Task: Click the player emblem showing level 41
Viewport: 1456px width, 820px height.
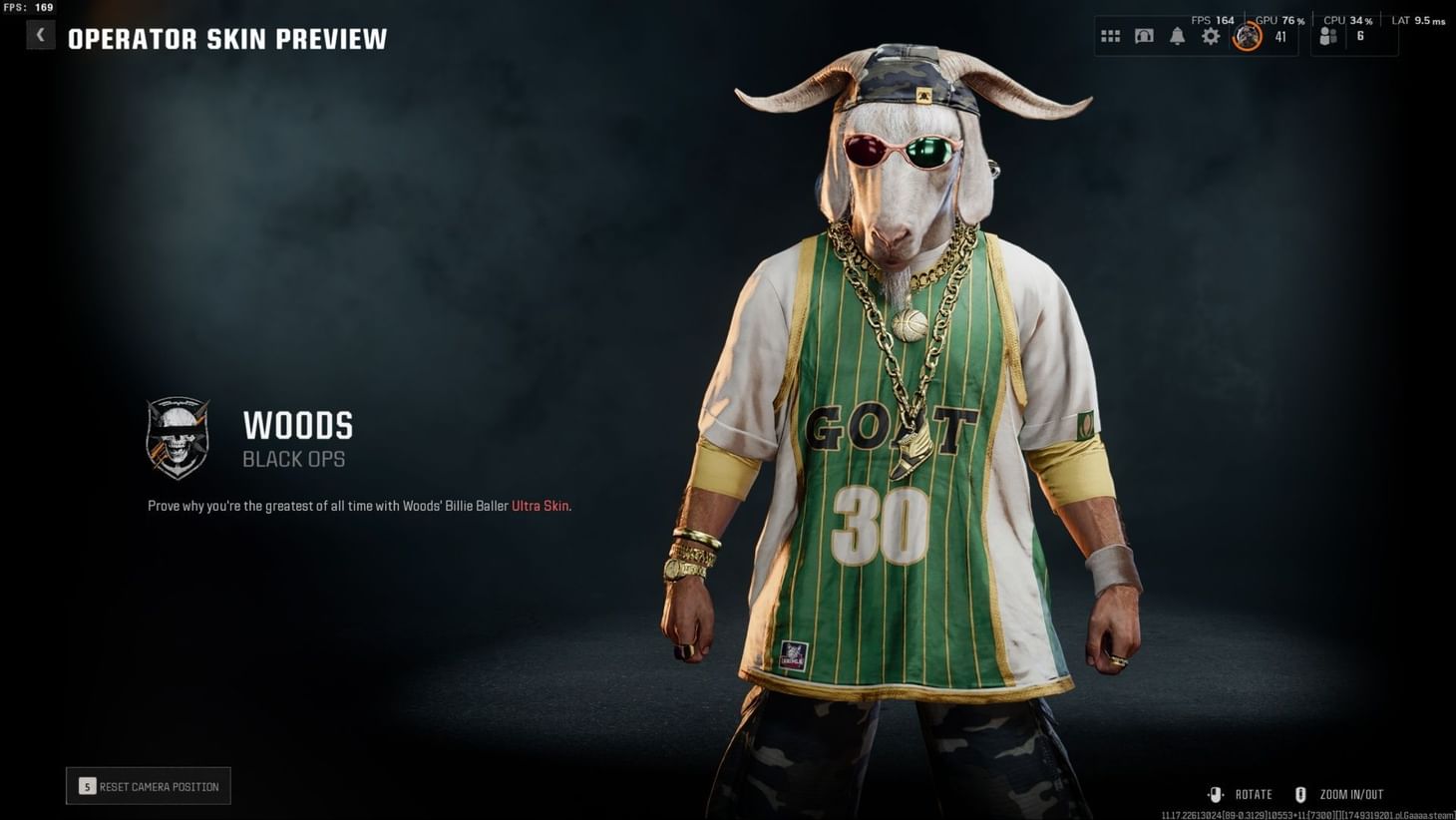Action: [x=1246, y=37]
